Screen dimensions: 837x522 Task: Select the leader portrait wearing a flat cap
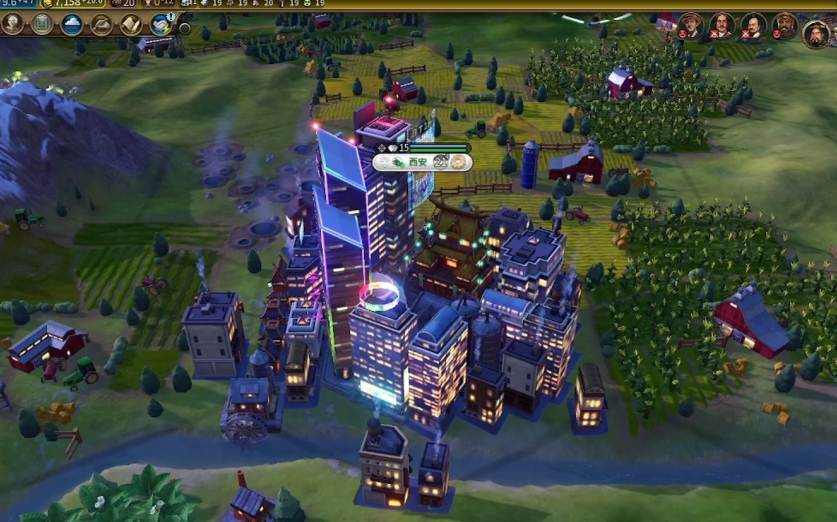point(690,25)
